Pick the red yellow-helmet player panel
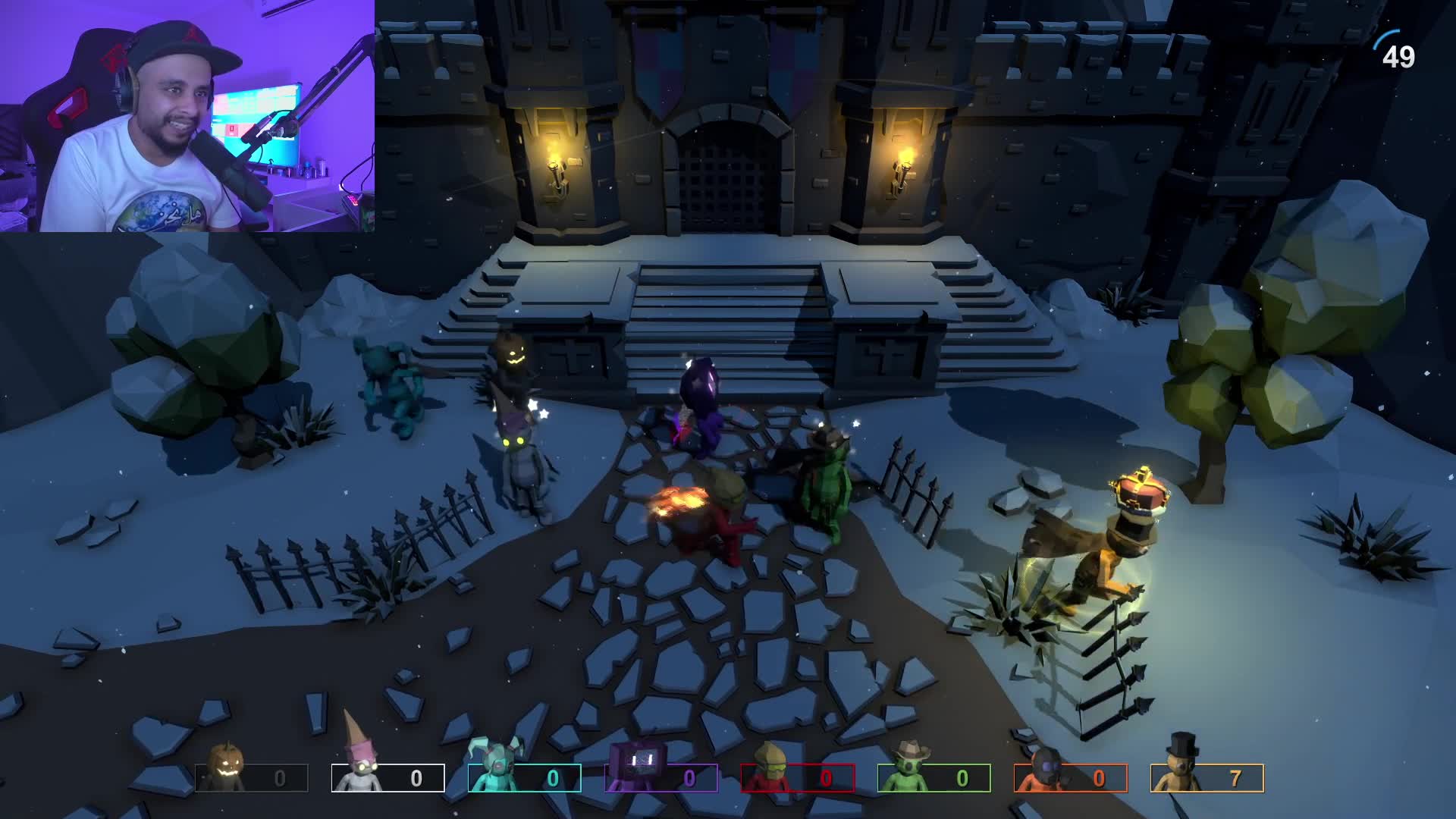 (798, 777)
